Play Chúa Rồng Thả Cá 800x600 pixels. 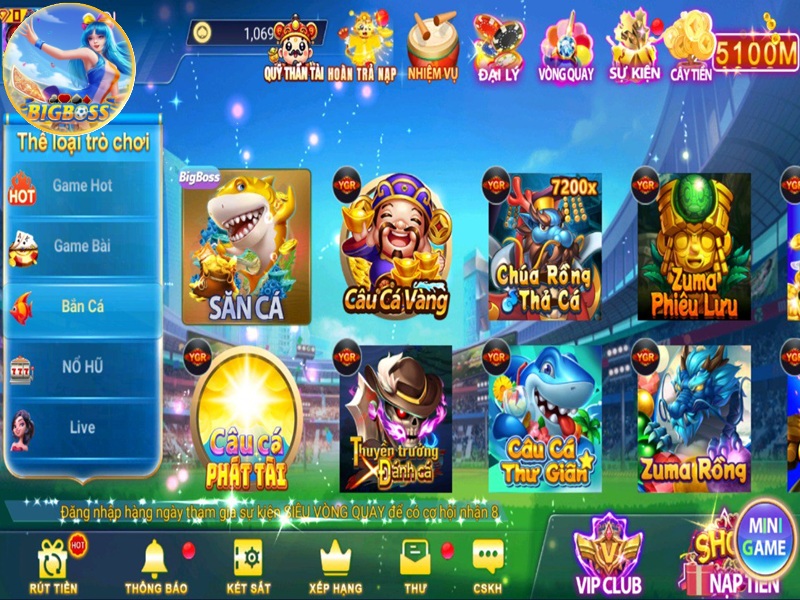(544, 248)
